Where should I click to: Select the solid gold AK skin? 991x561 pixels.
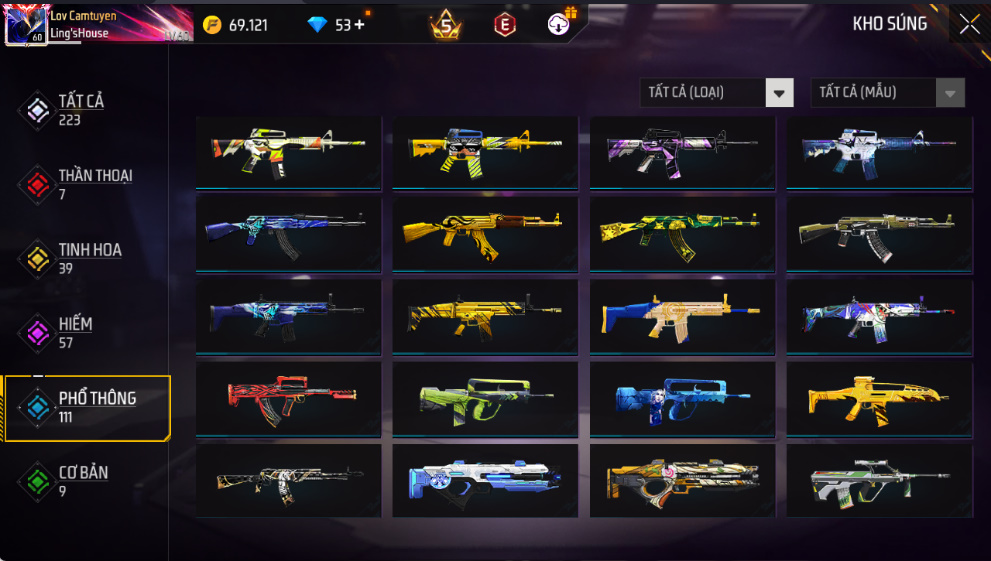[x=484, y=232]
